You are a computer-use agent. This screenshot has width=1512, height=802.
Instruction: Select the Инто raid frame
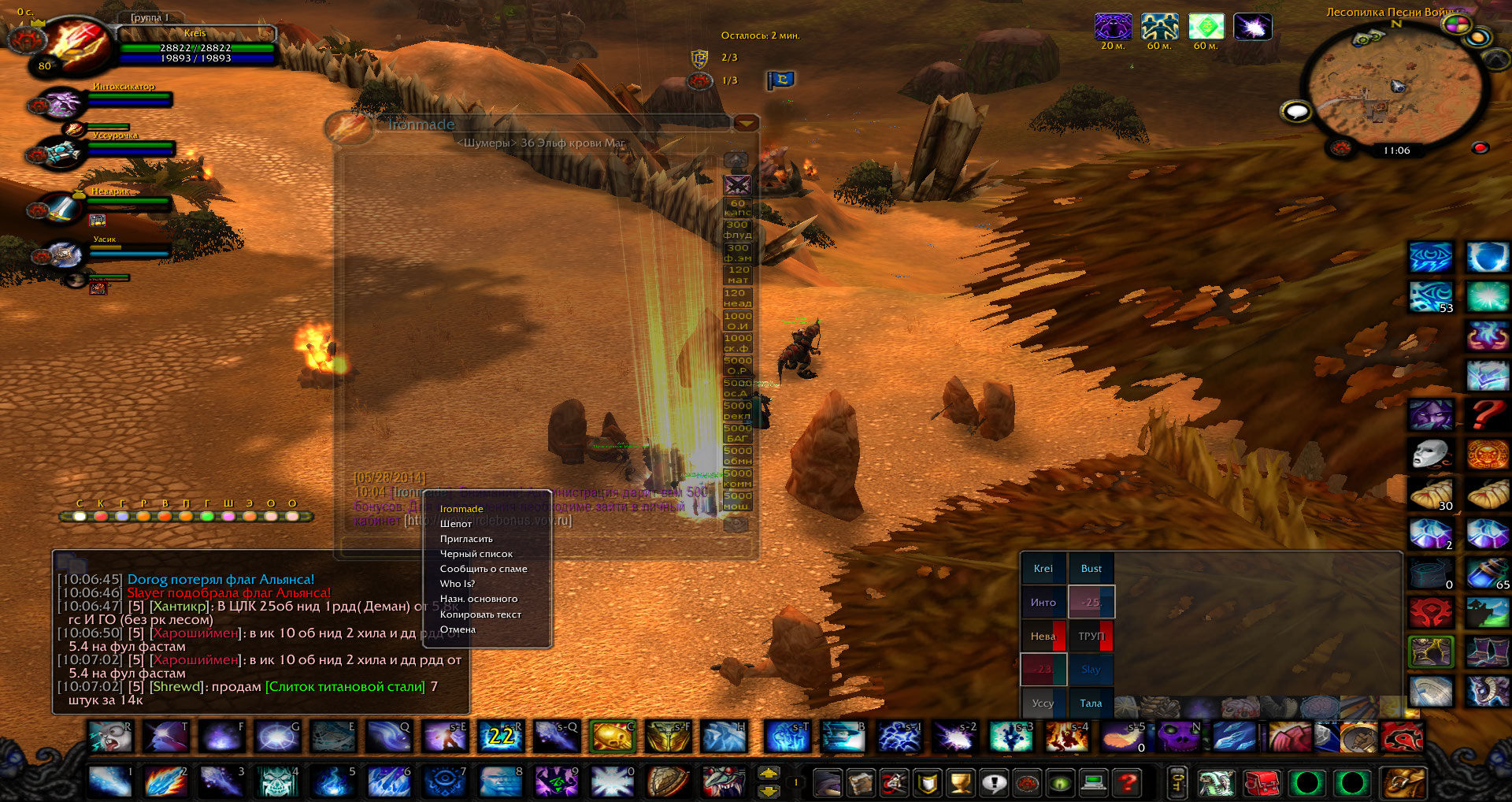[1043, 602]
